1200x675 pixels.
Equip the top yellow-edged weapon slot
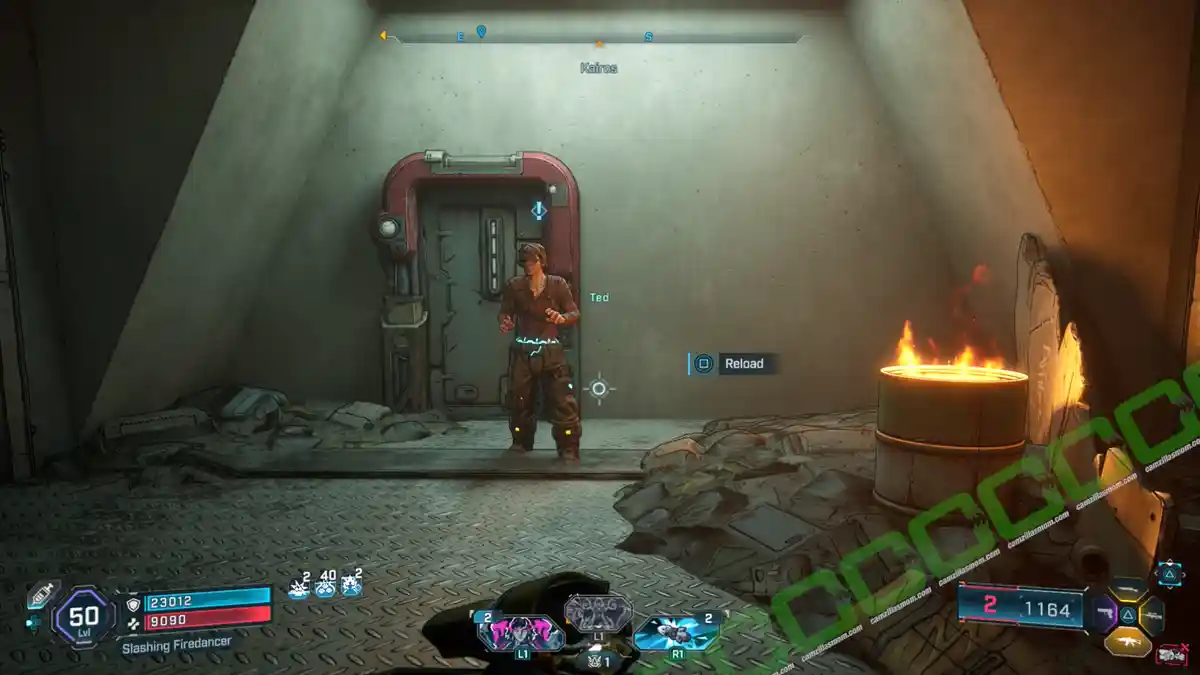1128,590
